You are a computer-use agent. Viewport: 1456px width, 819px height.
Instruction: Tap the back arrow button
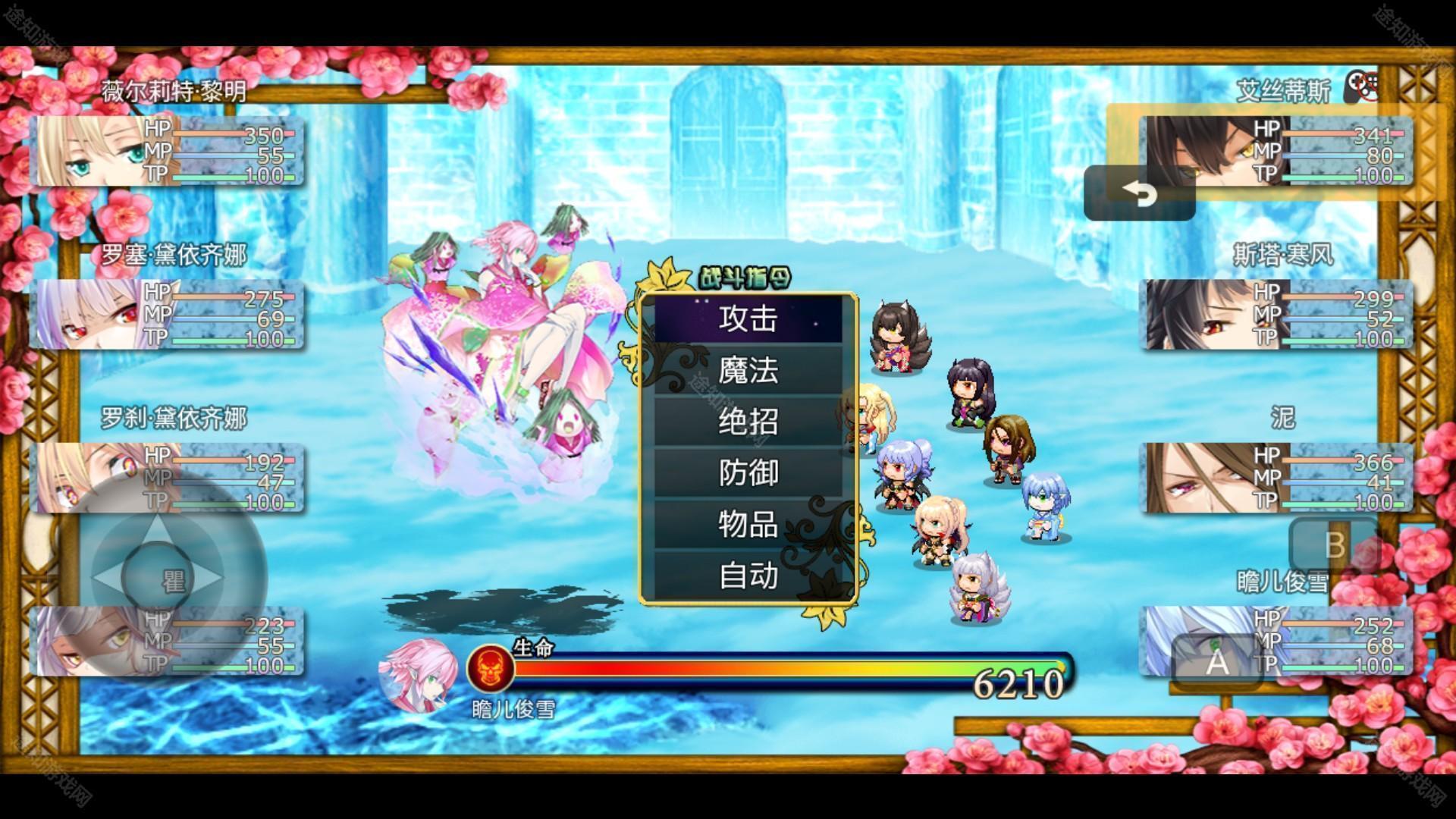click(1139, 194)
